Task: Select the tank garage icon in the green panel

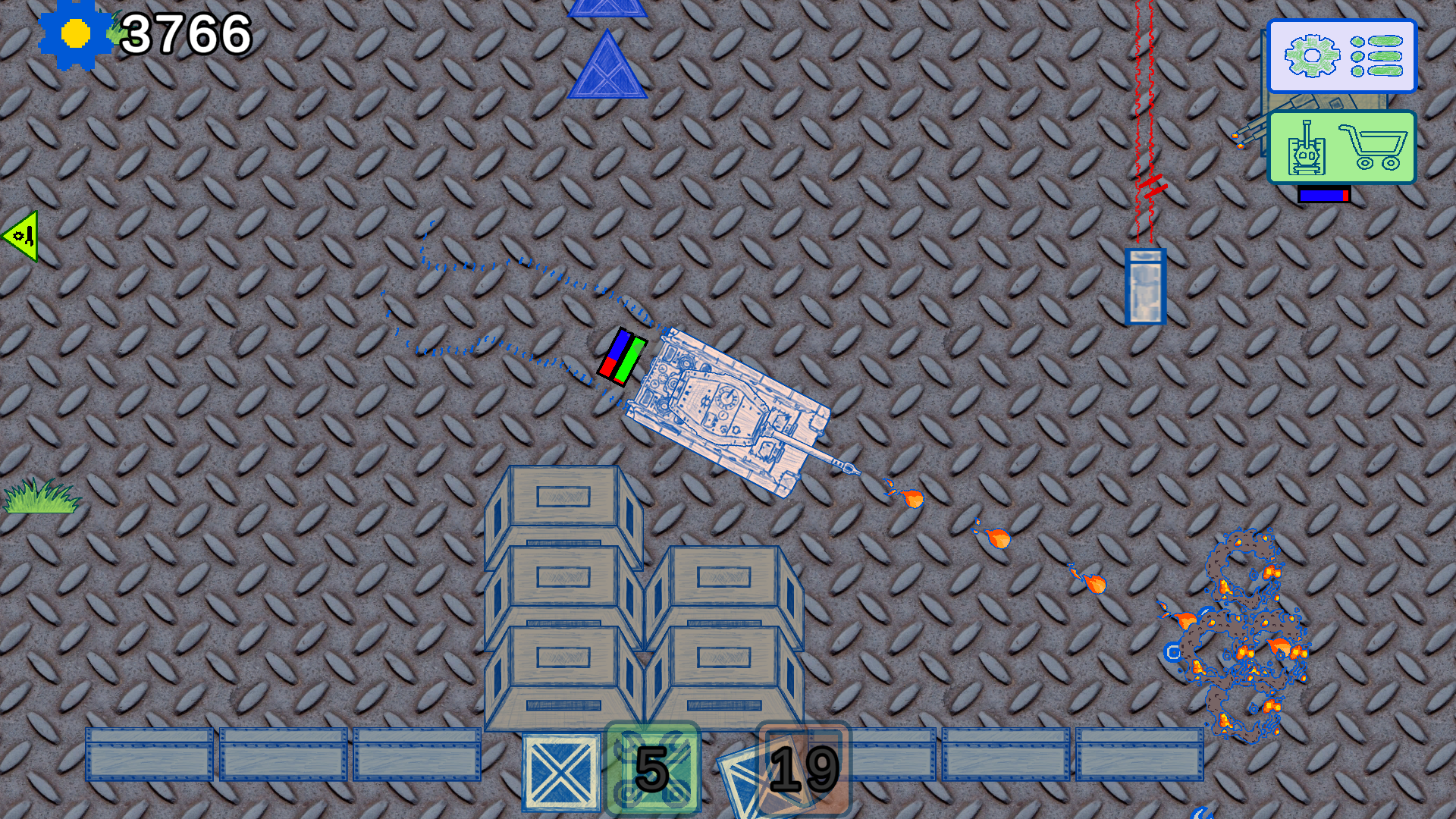Action: click(x=1306, y=149)
